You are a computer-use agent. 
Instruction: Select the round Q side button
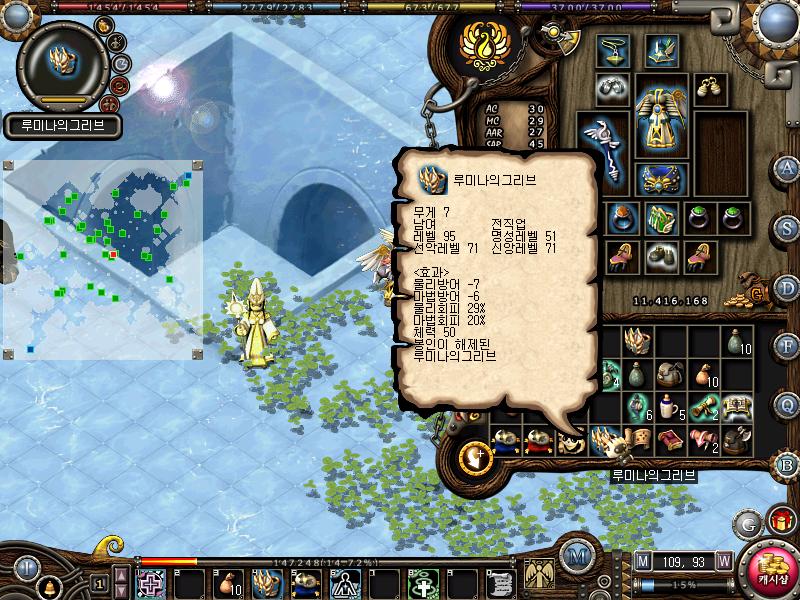(x=787, y=403)
